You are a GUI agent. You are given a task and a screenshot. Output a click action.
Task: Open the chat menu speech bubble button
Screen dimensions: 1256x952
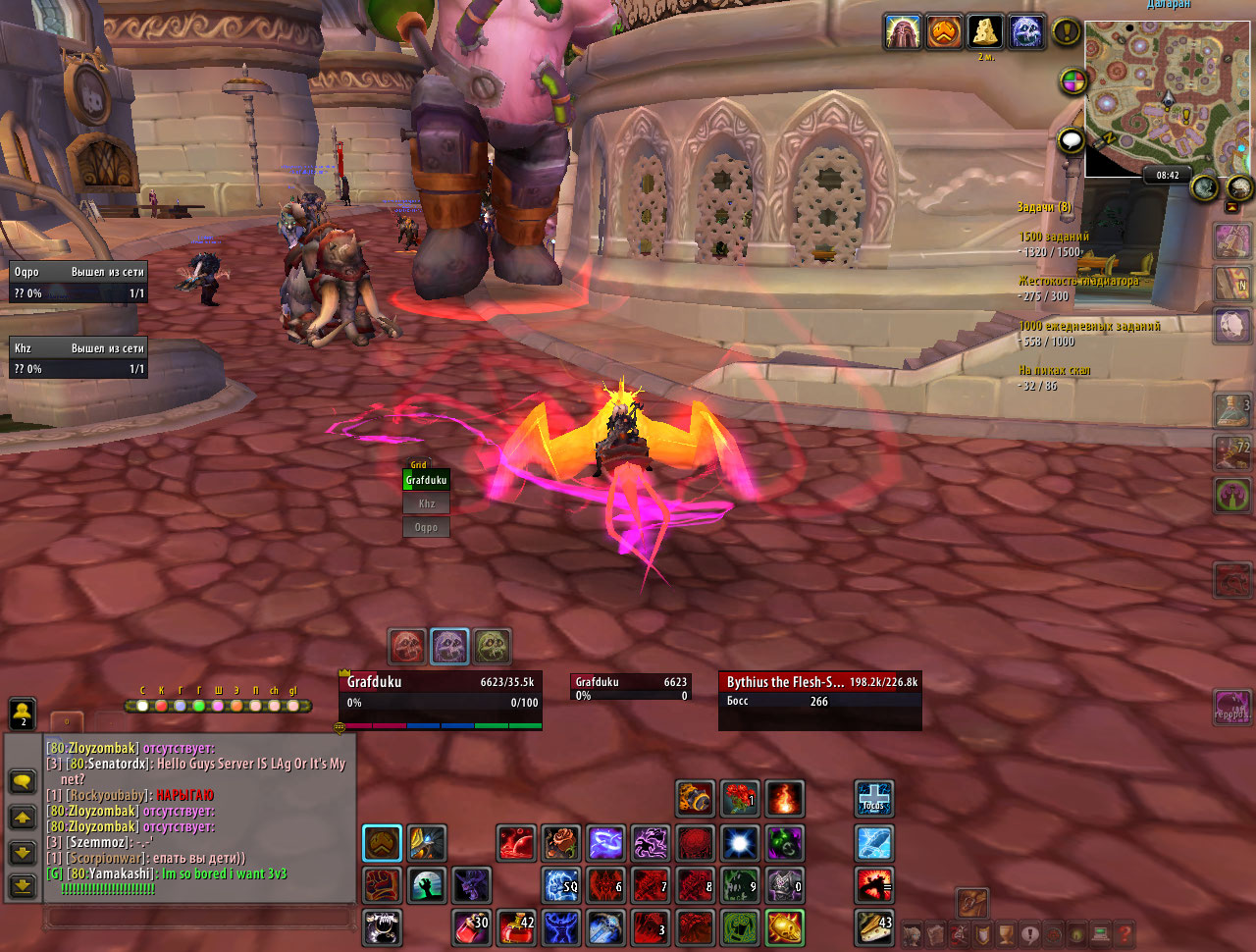click(23, 782)
